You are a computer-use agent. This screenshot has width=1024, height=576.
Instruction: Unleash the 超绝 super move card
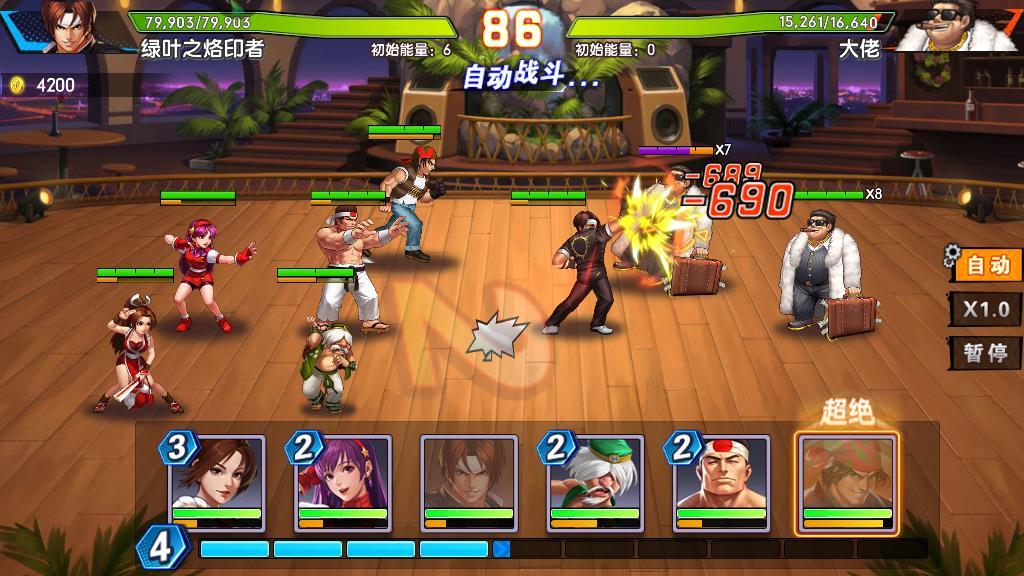pyautogui.click(x=846, y=481)
